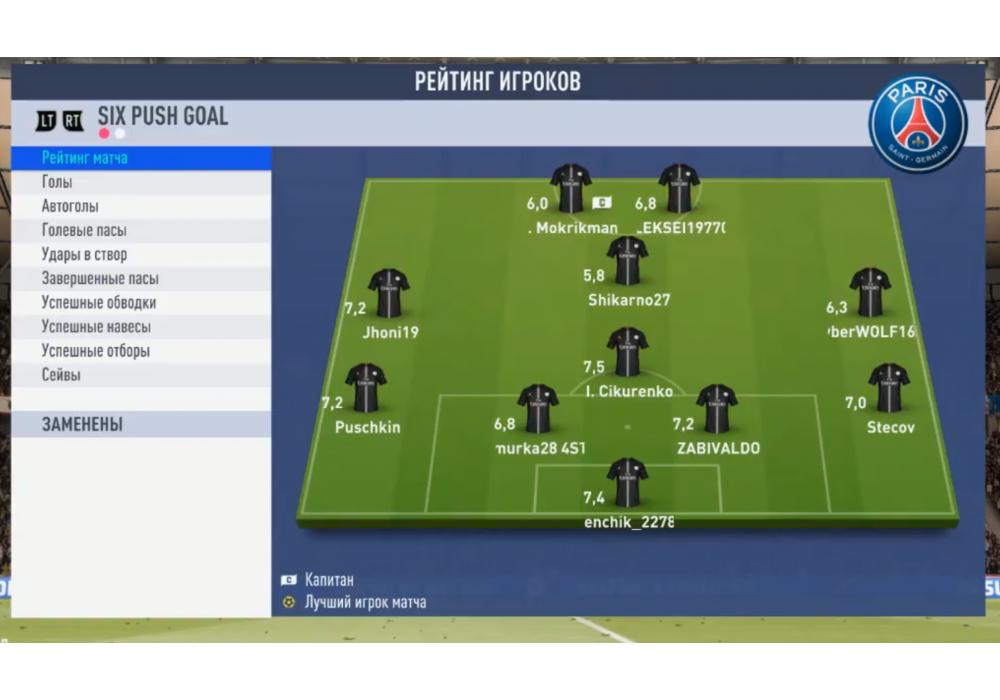Click the goalkeeper rated 7,4

point(627,482)
